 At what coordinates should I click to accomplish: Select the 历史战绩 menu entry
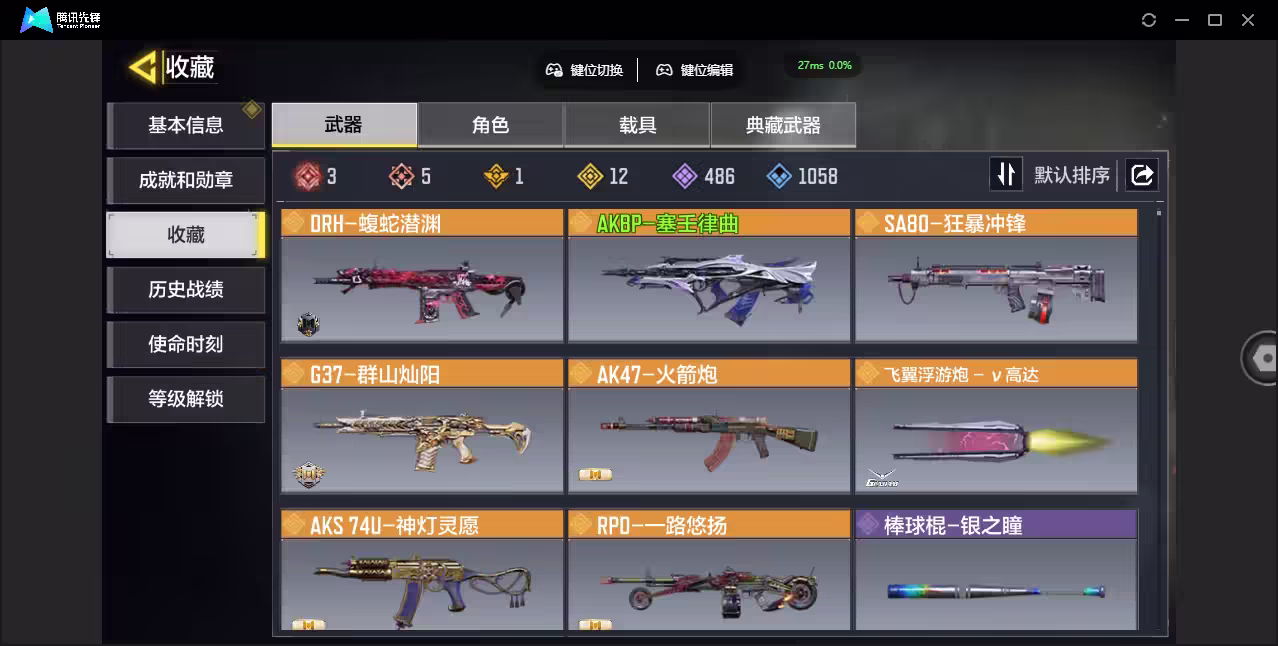186,290
